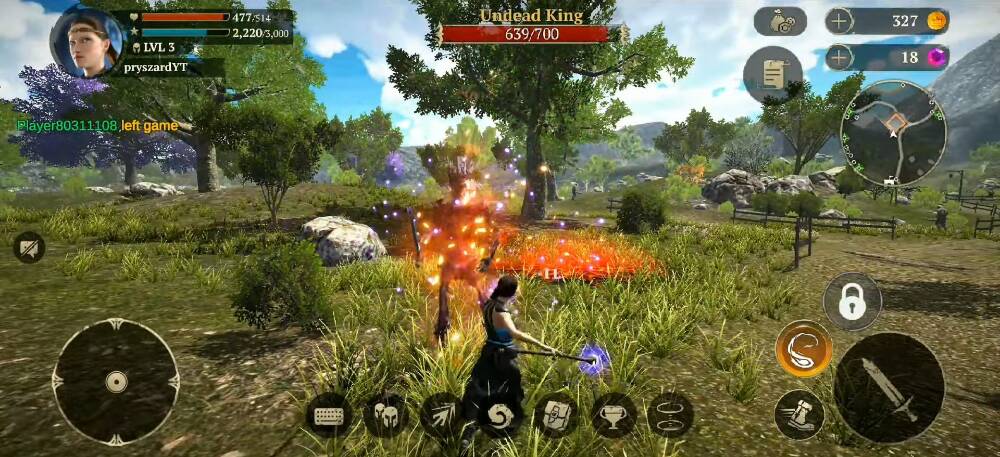Select the spiral icon in bottom bar

click(499, 415)
